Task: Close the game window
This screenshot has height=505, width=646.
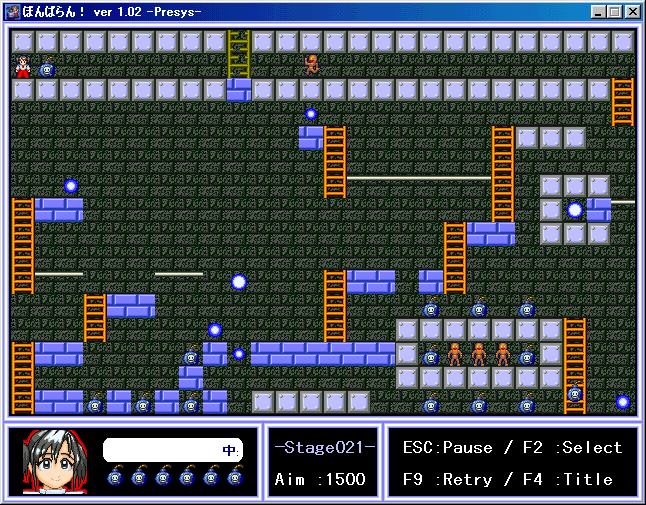Action: 631,12
